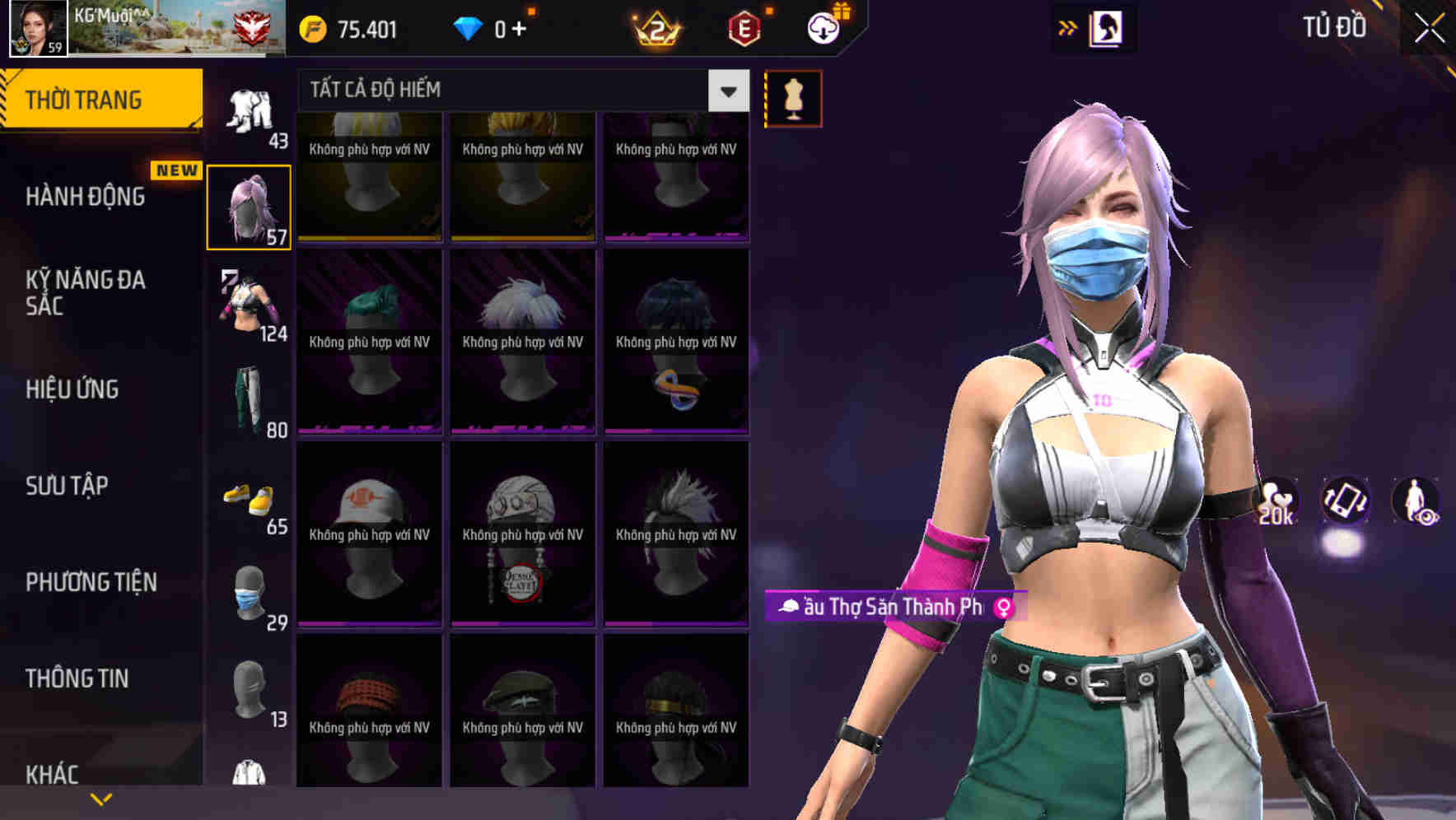Open the HIỆU ỨNG section
The height and width of the screenshot is (820, 1456).
tap(72, 389)
